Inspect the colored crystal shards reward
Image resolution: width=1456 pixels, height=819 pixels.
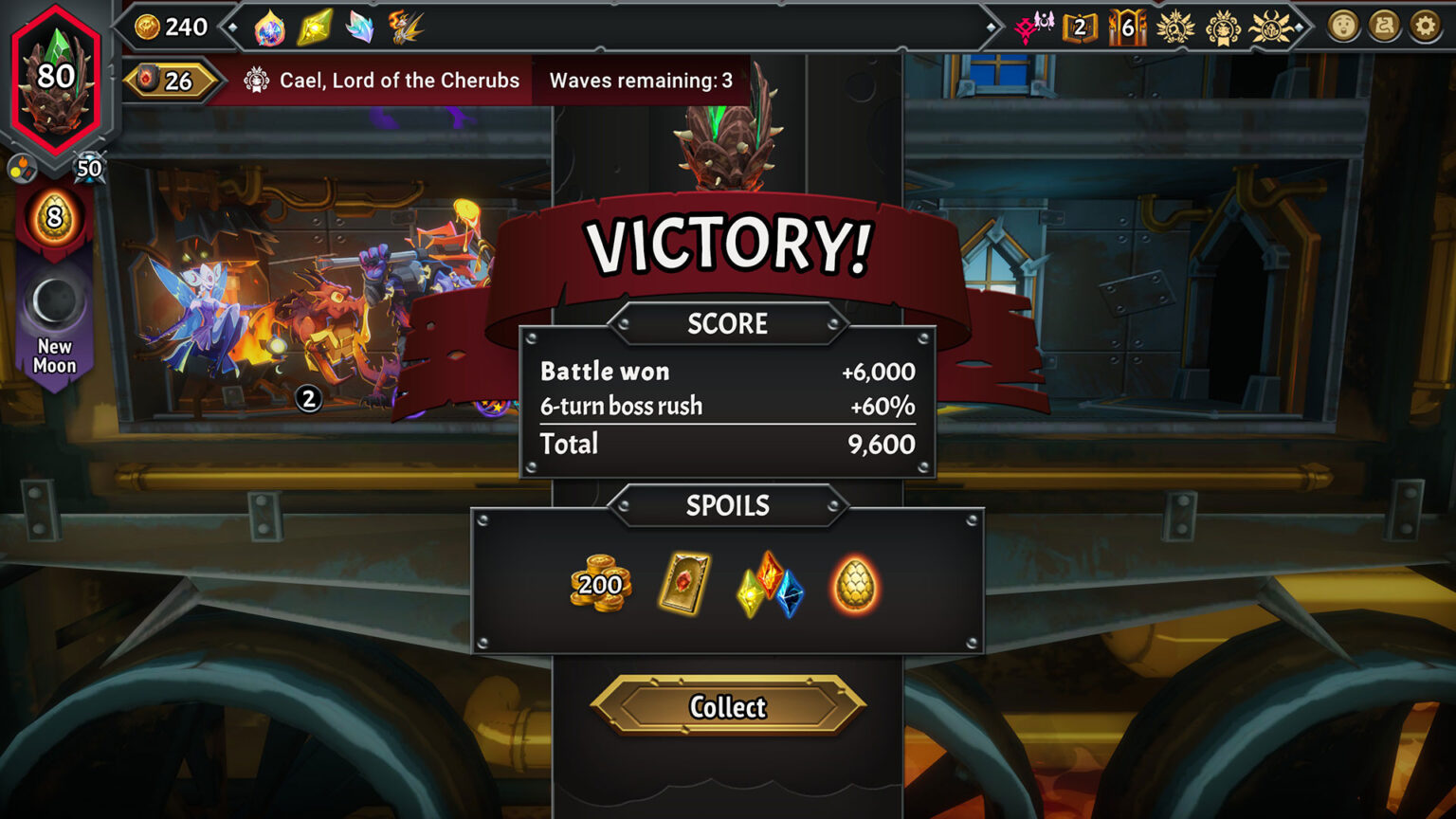[770, 584]
